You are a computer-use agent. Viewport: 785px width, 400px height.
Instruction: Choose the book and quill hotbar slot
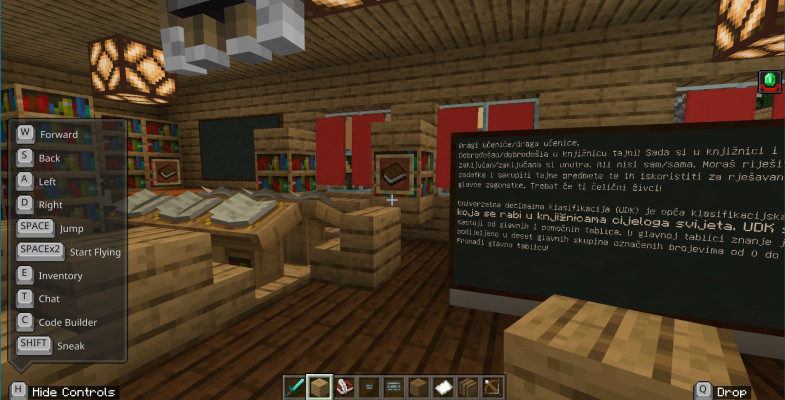pyautogui.click(x=345, y=386)
